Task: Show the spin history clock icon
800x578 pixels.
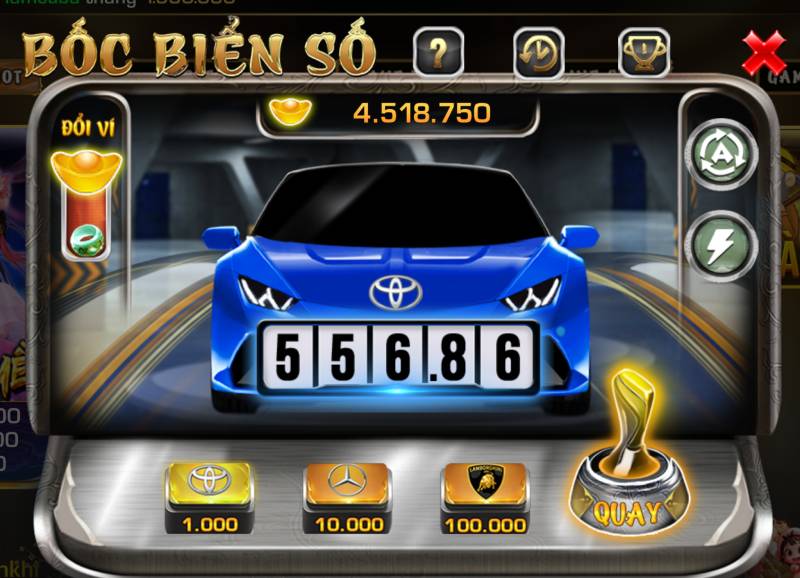Action: point(539,52)
